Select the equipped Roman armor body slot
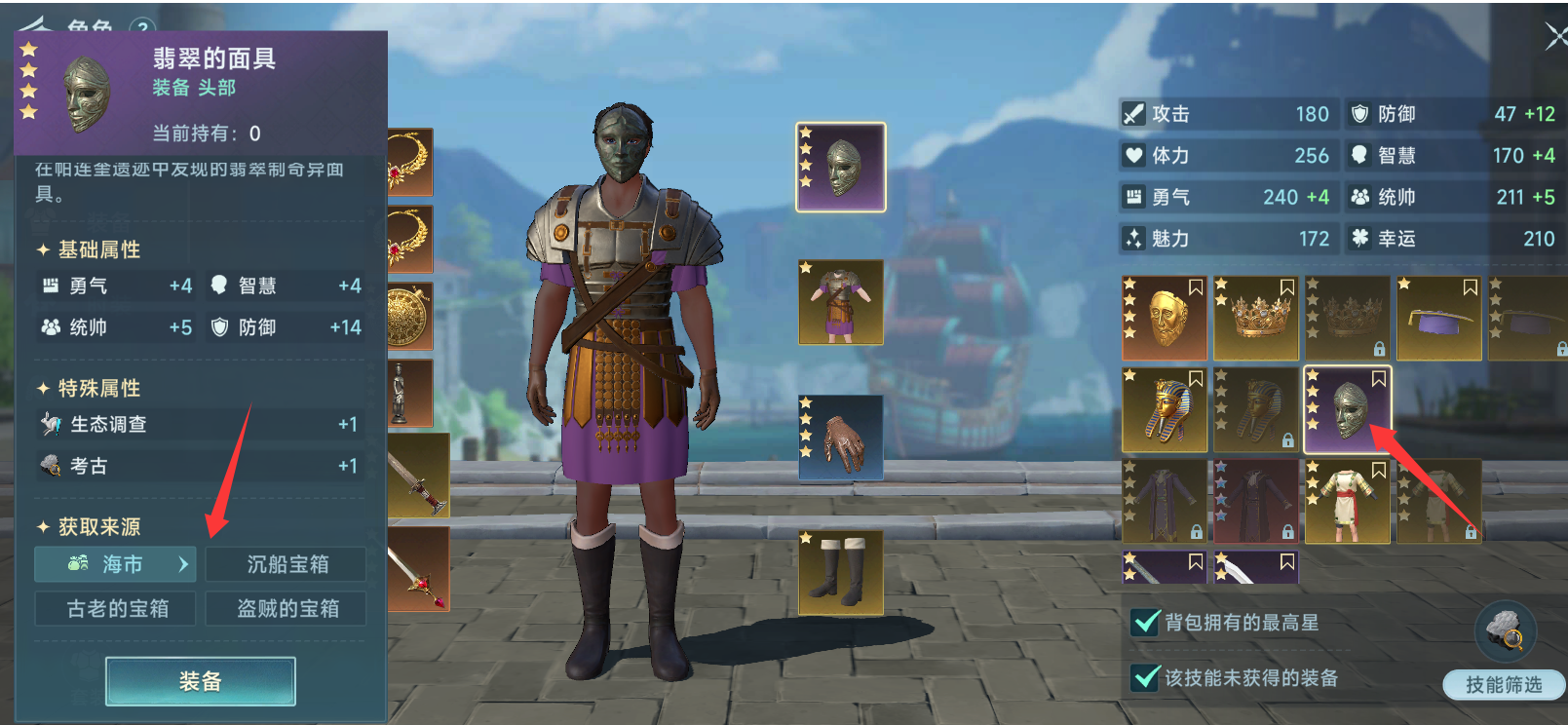This screenshot has height=725, width=1568. (841, 302)
